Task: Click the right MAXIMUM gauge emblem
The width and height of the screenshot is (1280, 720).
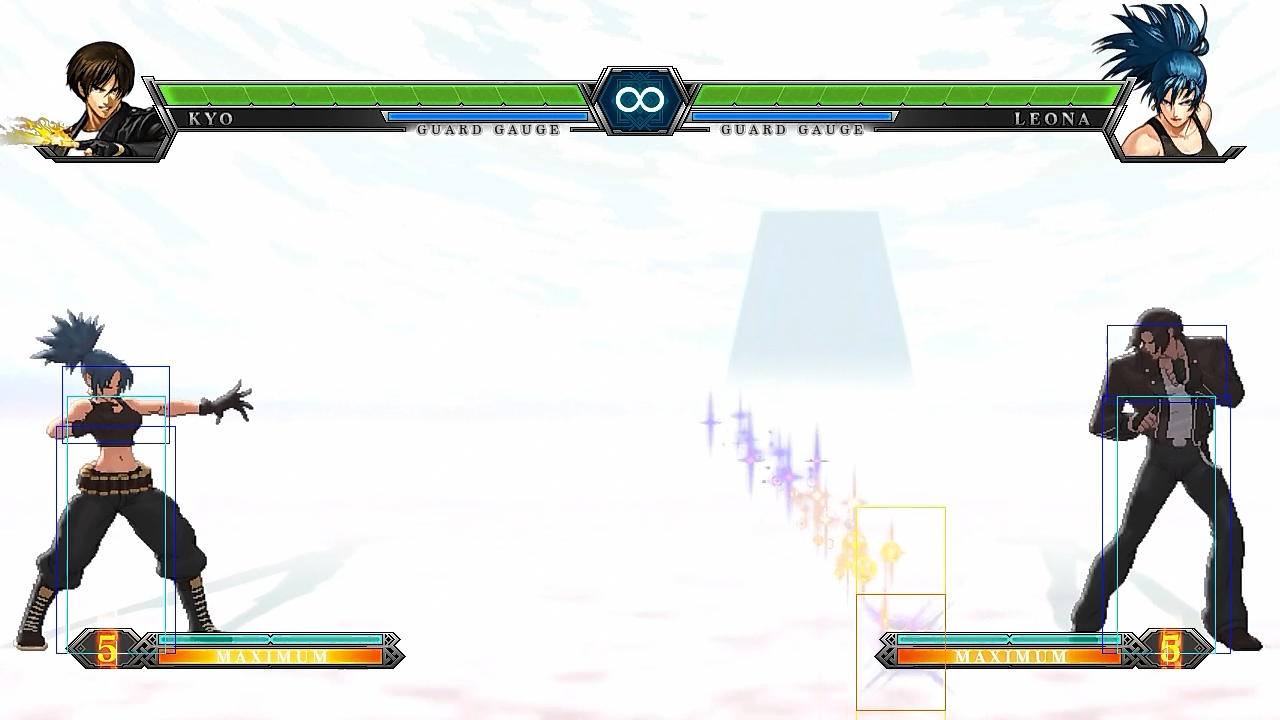Action: click(x=1010, y=656)
